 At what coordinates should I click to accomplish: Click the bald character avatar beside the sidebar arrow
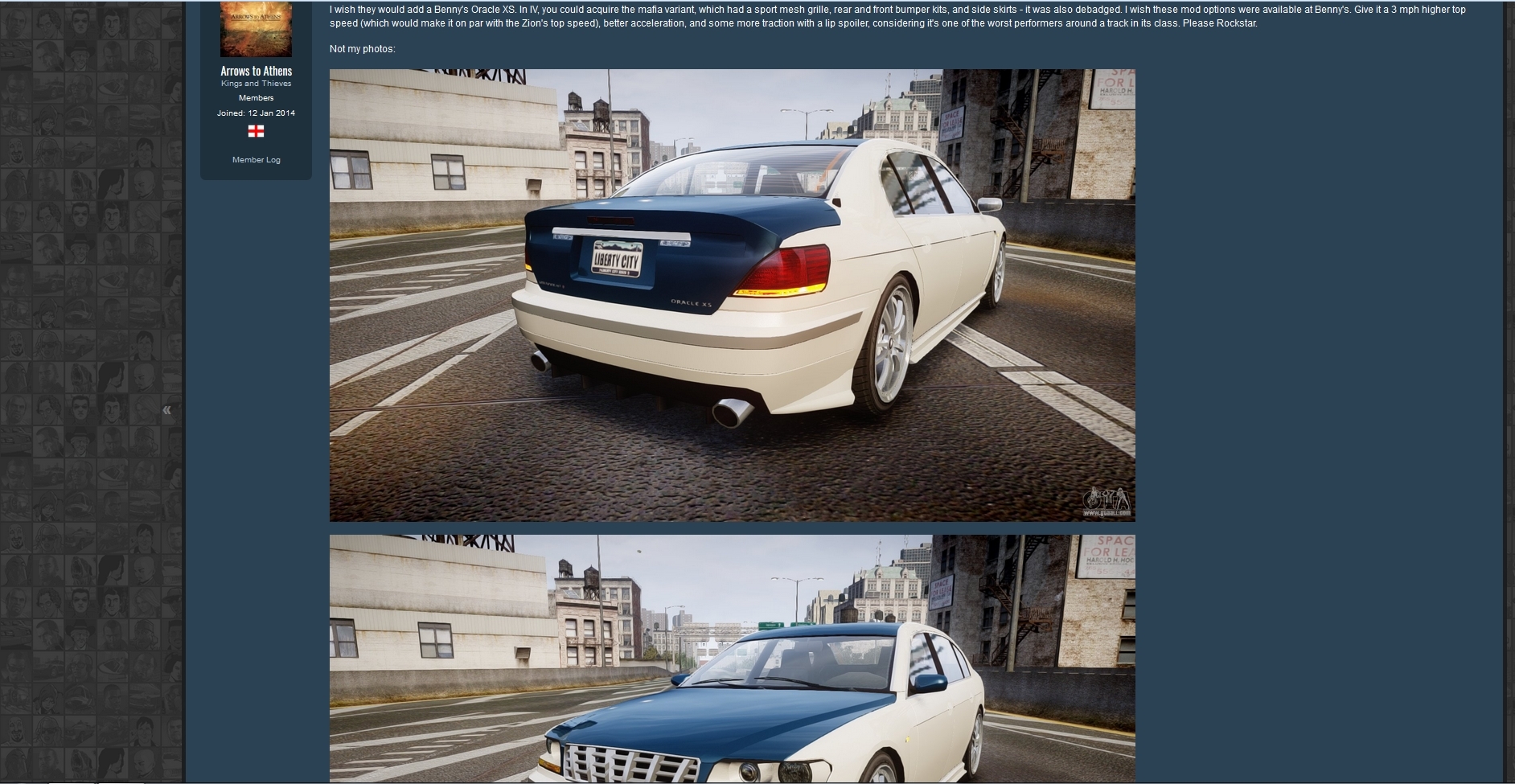coord(145,376)
